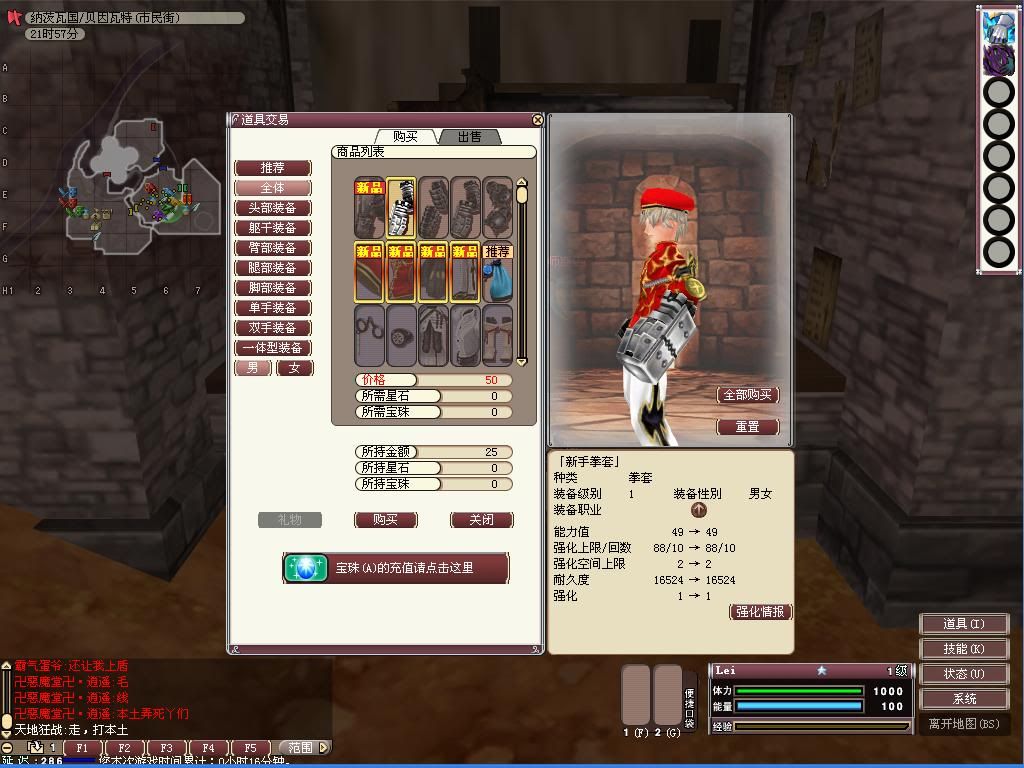Filter items for 女 (female)
Viewport: 1024px width, 768px height.
294,368
